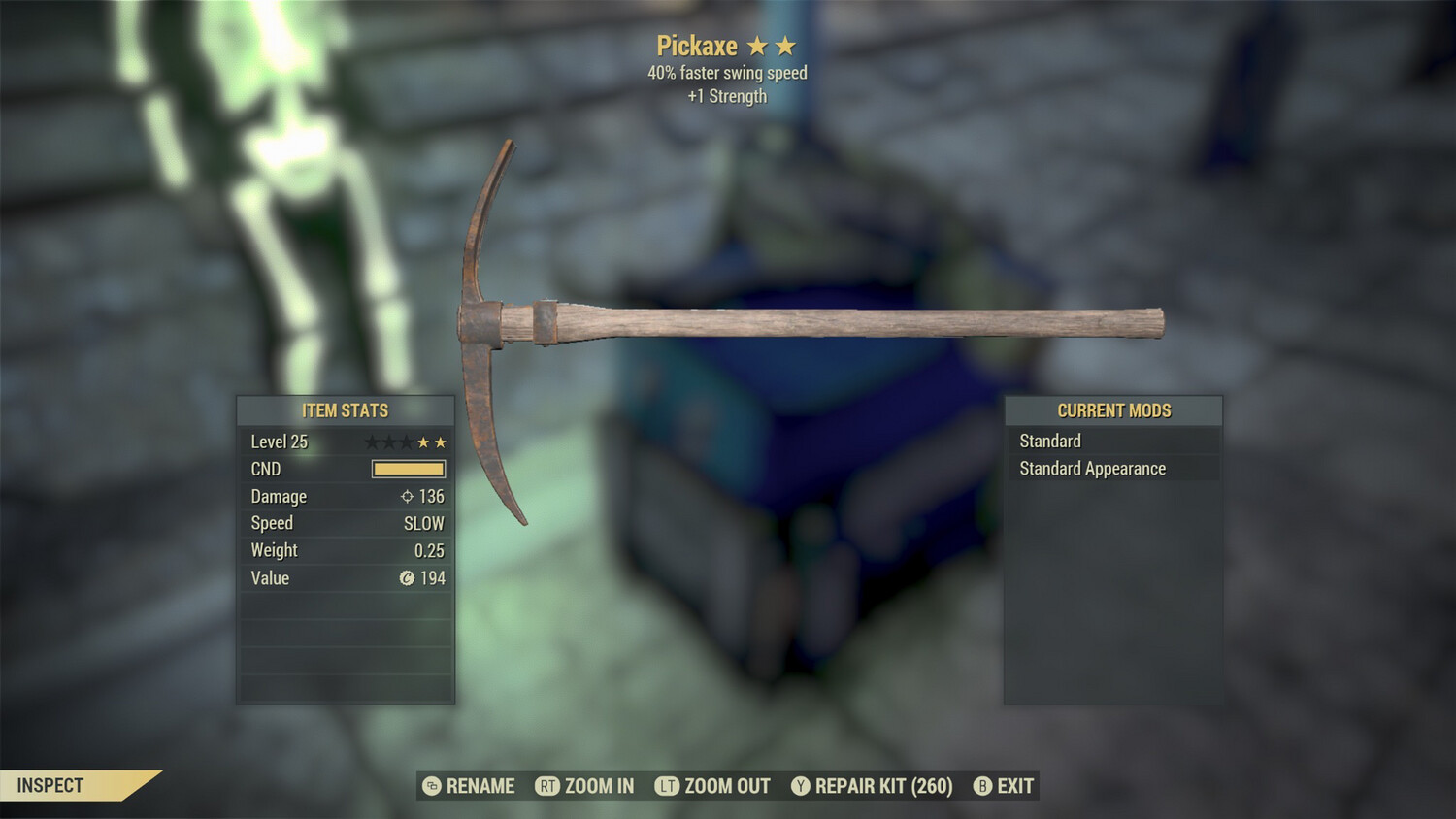
Task: Click the ITEM STATS panel header
Action: pyautogui.click(x=345, y=410)
